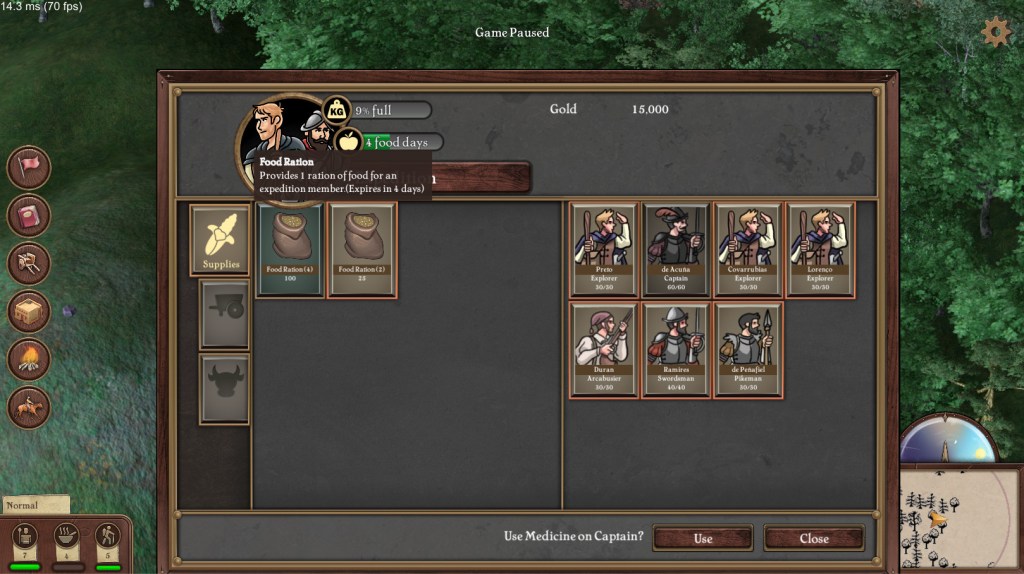
Task: Pick explorer Covarrubias's card
Action: click(748, 250)
